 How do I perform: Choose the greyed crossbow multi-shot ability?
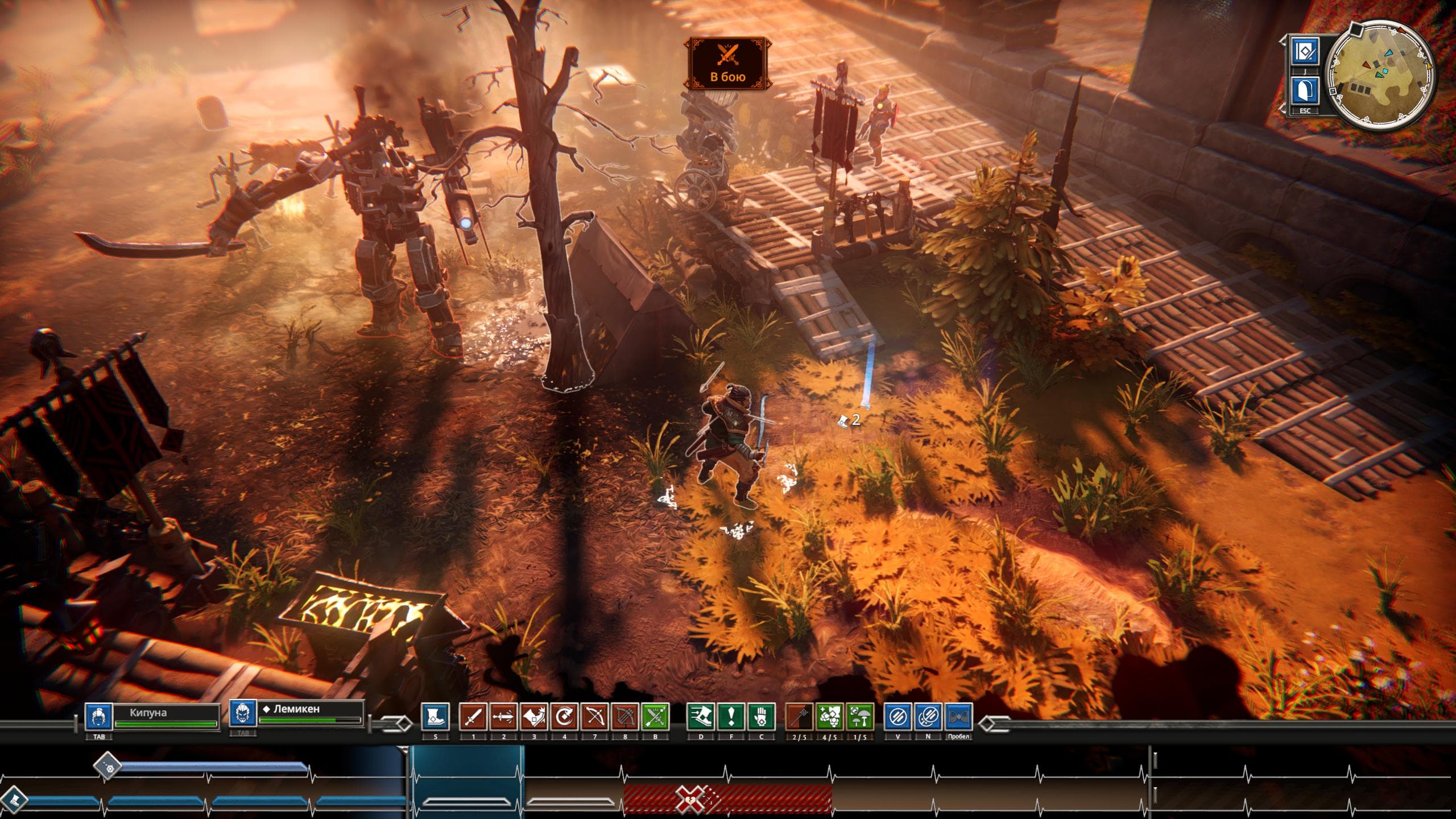625,717
